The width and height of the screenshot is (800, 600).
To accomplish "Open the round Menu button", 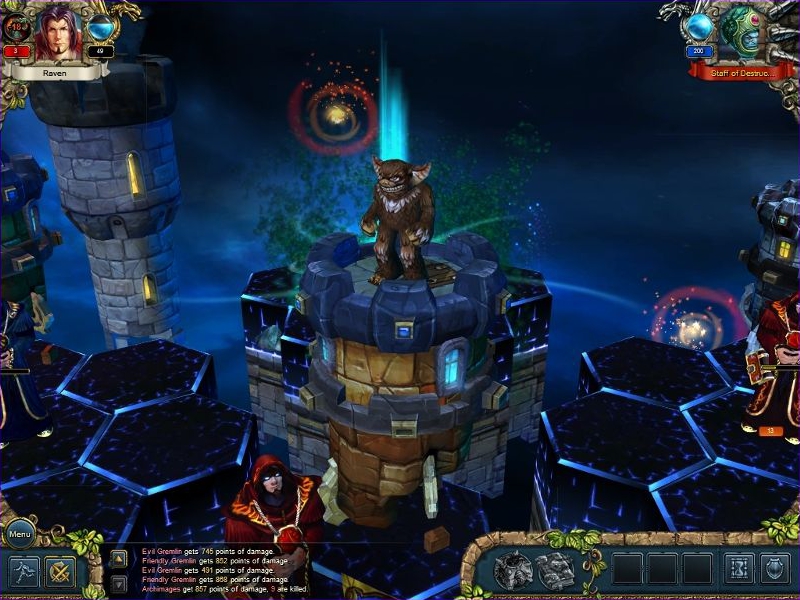I will click(x=20, y=535).
